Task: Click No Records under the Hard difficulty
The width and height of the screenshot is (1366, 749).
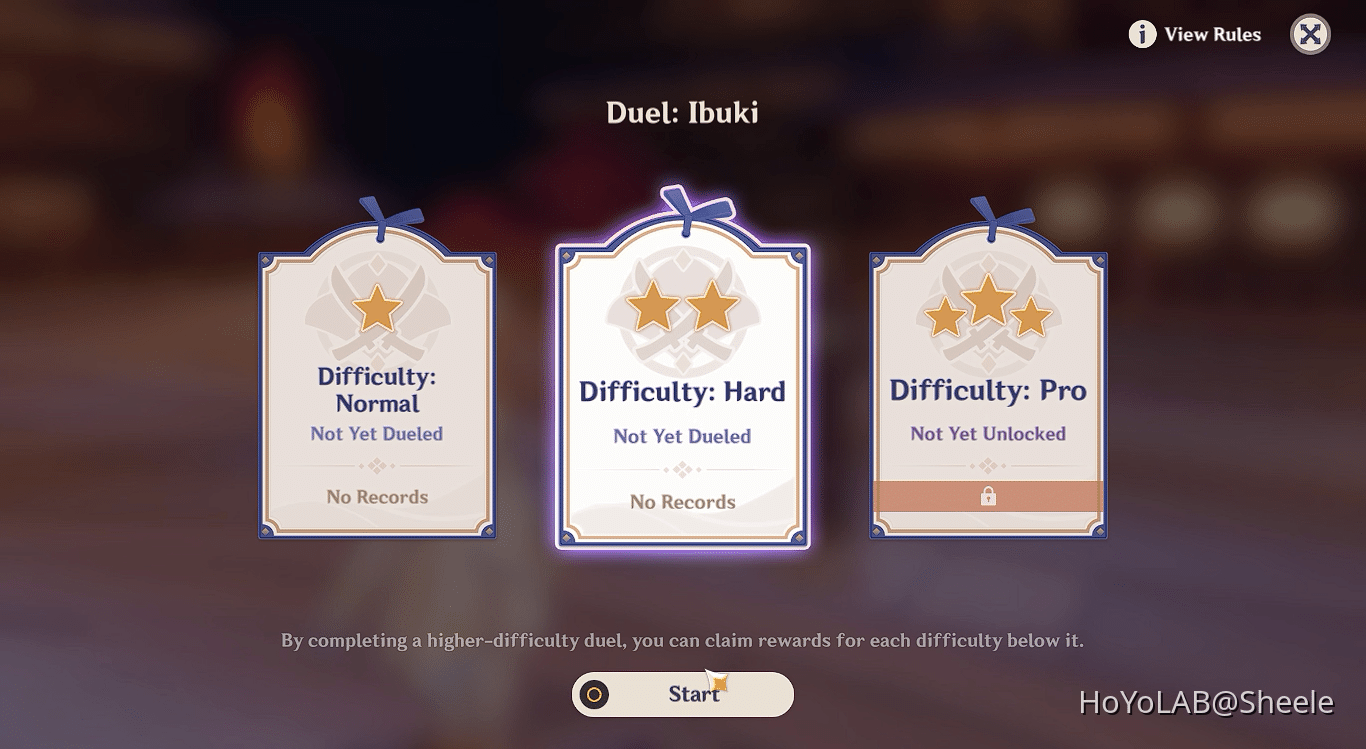Action: [681, 501]
